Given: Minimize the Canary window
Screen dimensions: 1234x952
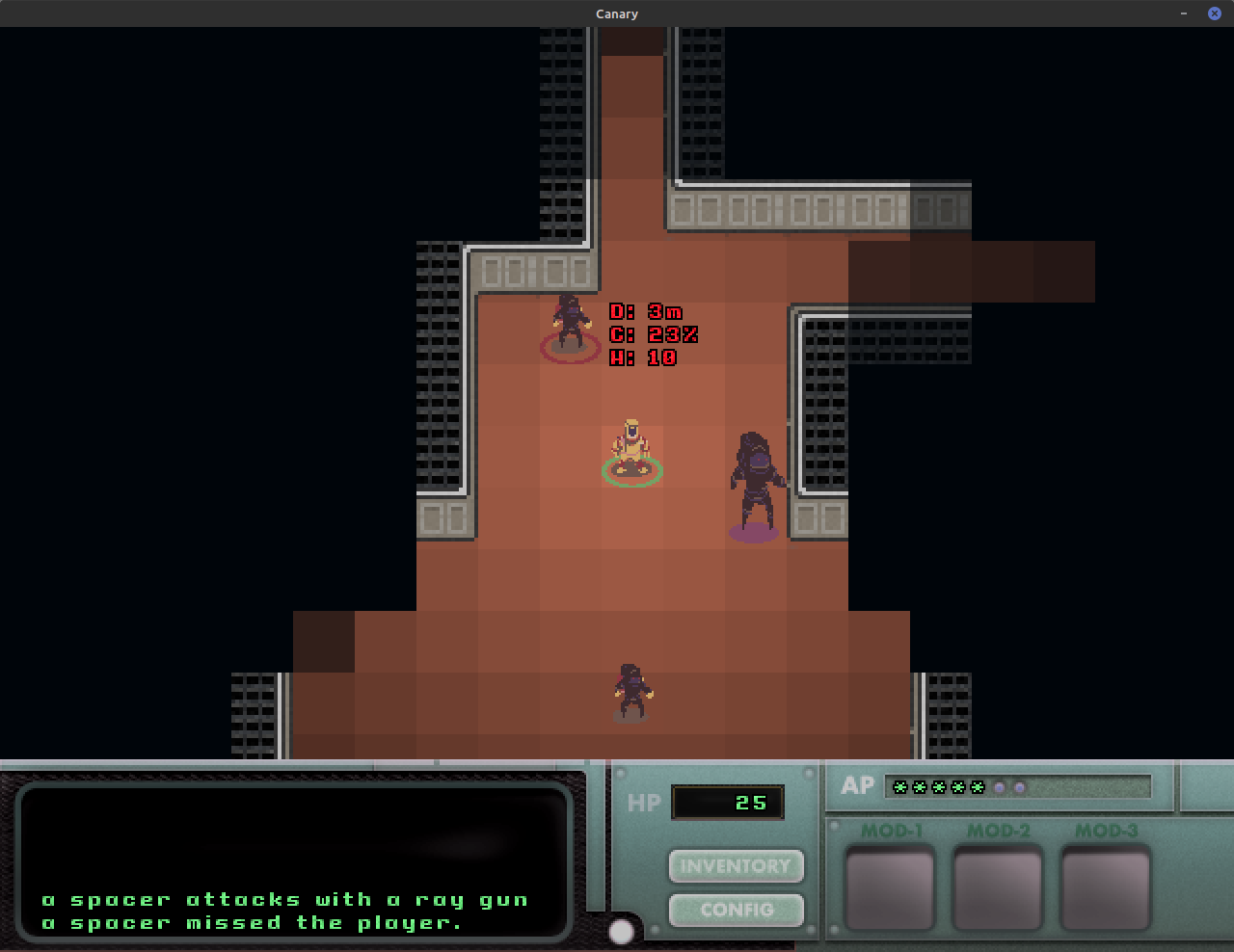Looking at the screenshot, I should pos(1184,13).
